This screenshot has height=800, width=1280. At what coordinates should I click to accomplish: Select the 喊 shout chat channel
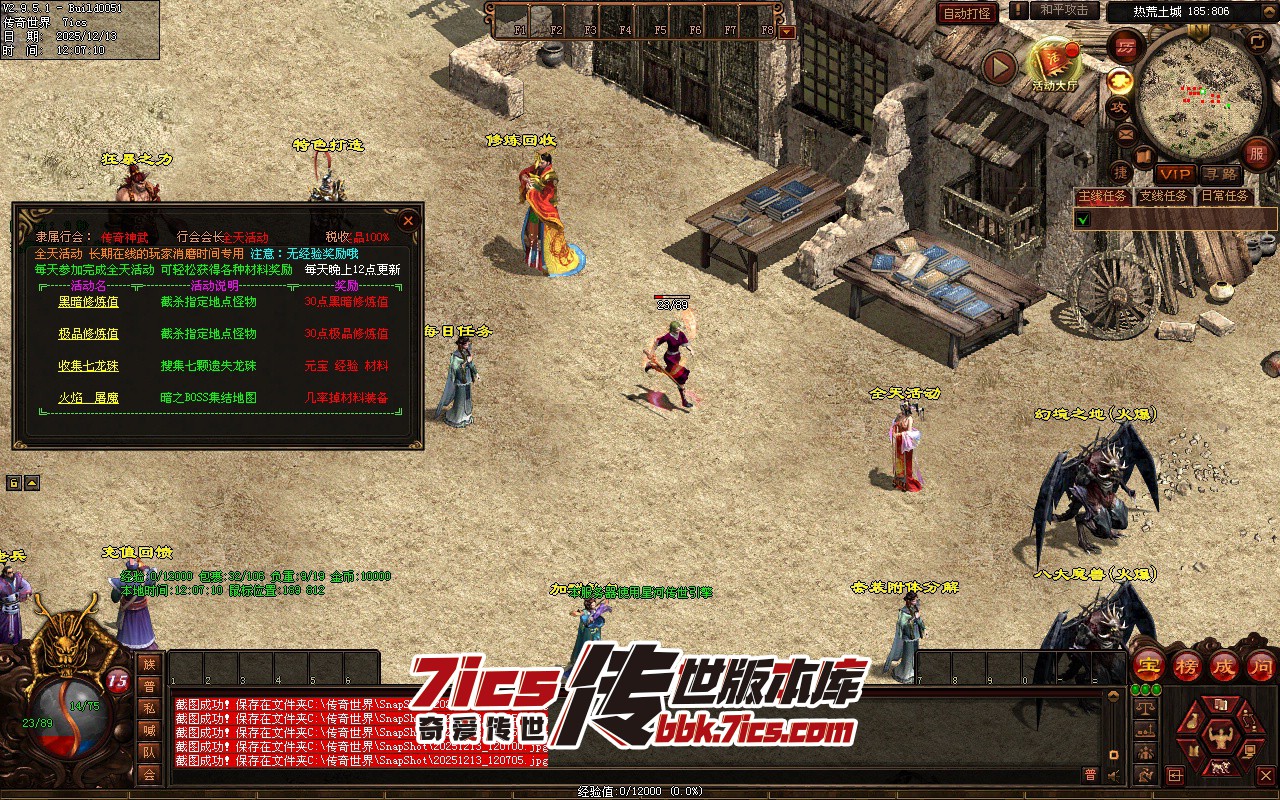pos(149,730)
